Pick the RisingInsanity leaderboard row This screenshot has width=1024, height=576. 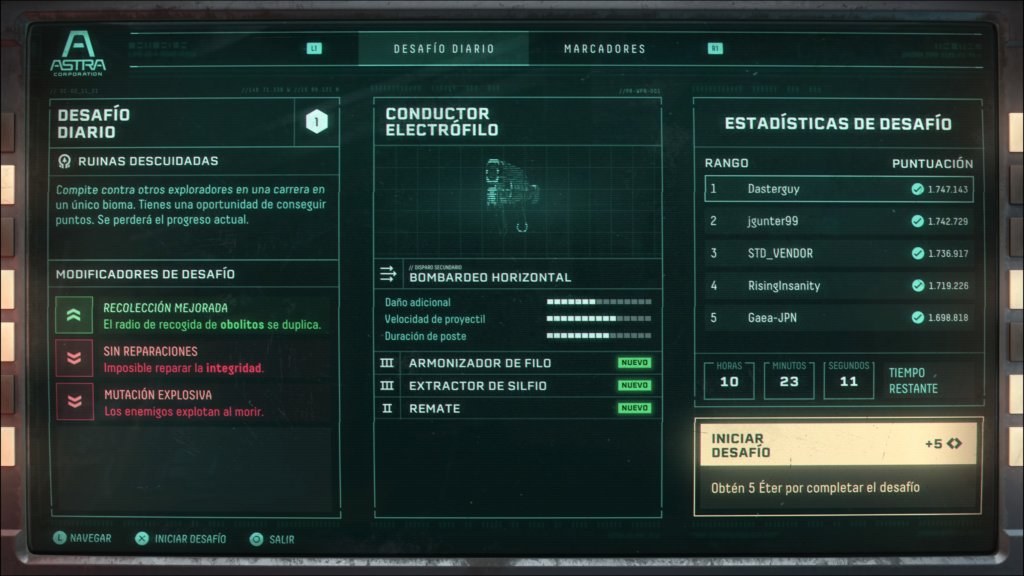pos(838,285)
